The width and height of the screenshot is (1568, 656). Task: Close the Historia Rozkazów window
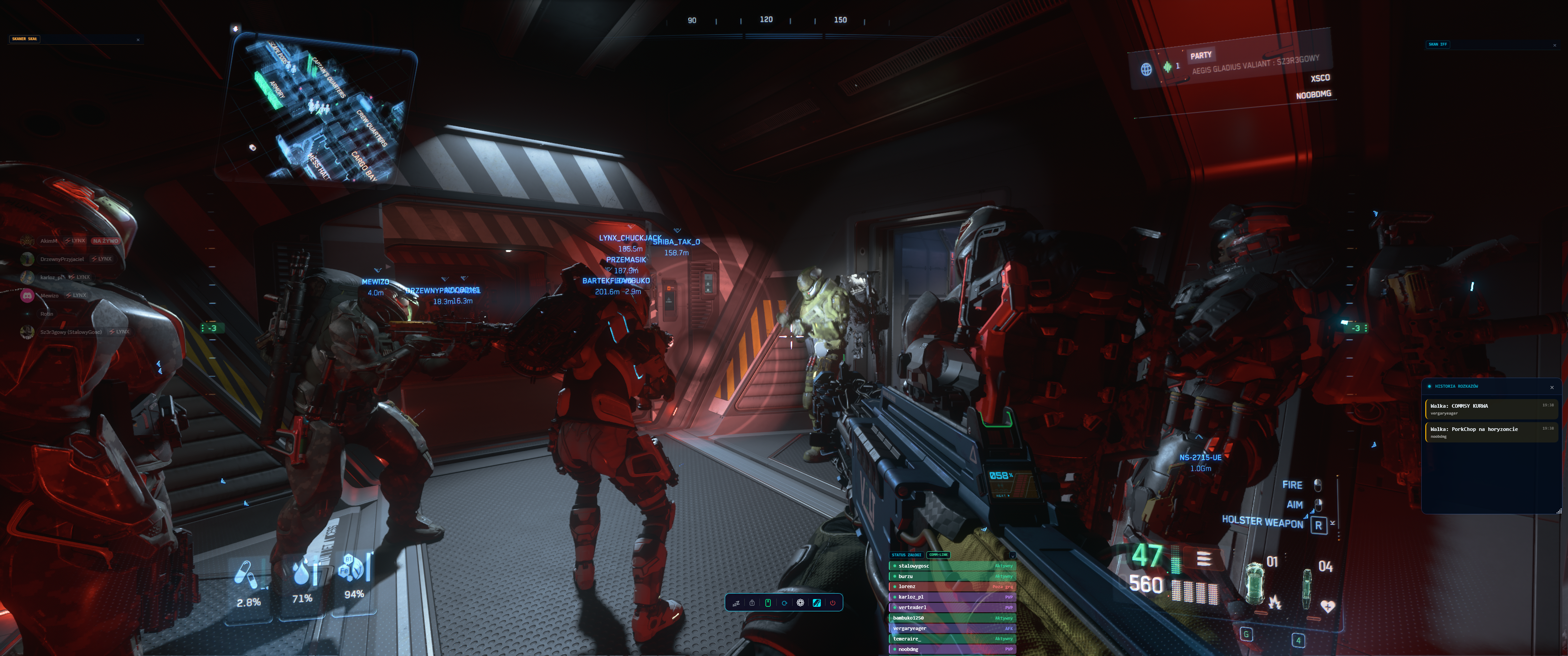tap(1552, 388)
